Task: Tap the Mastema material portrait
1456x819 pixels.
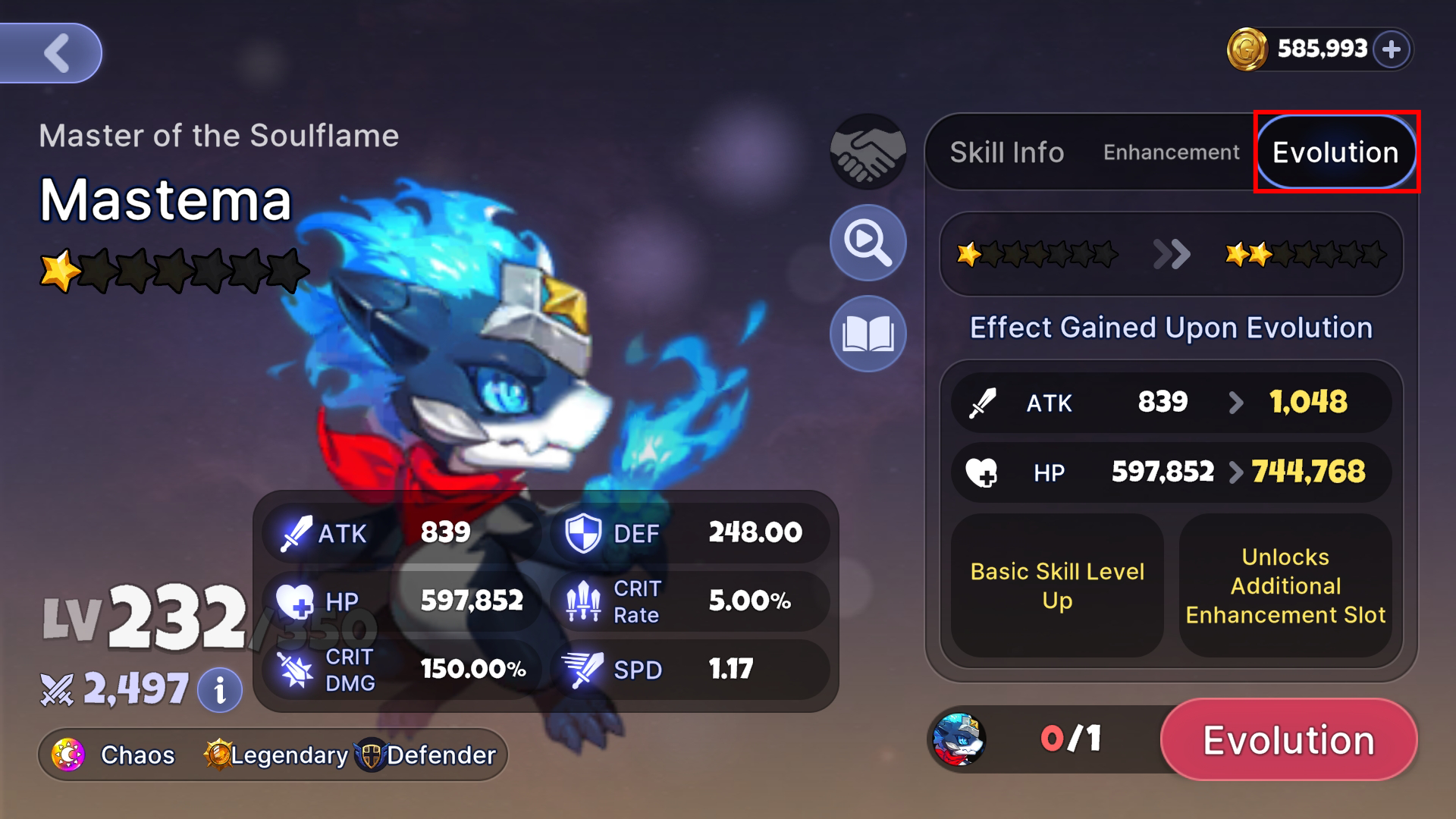Action: pyautogui.click(x=959, y=739)
